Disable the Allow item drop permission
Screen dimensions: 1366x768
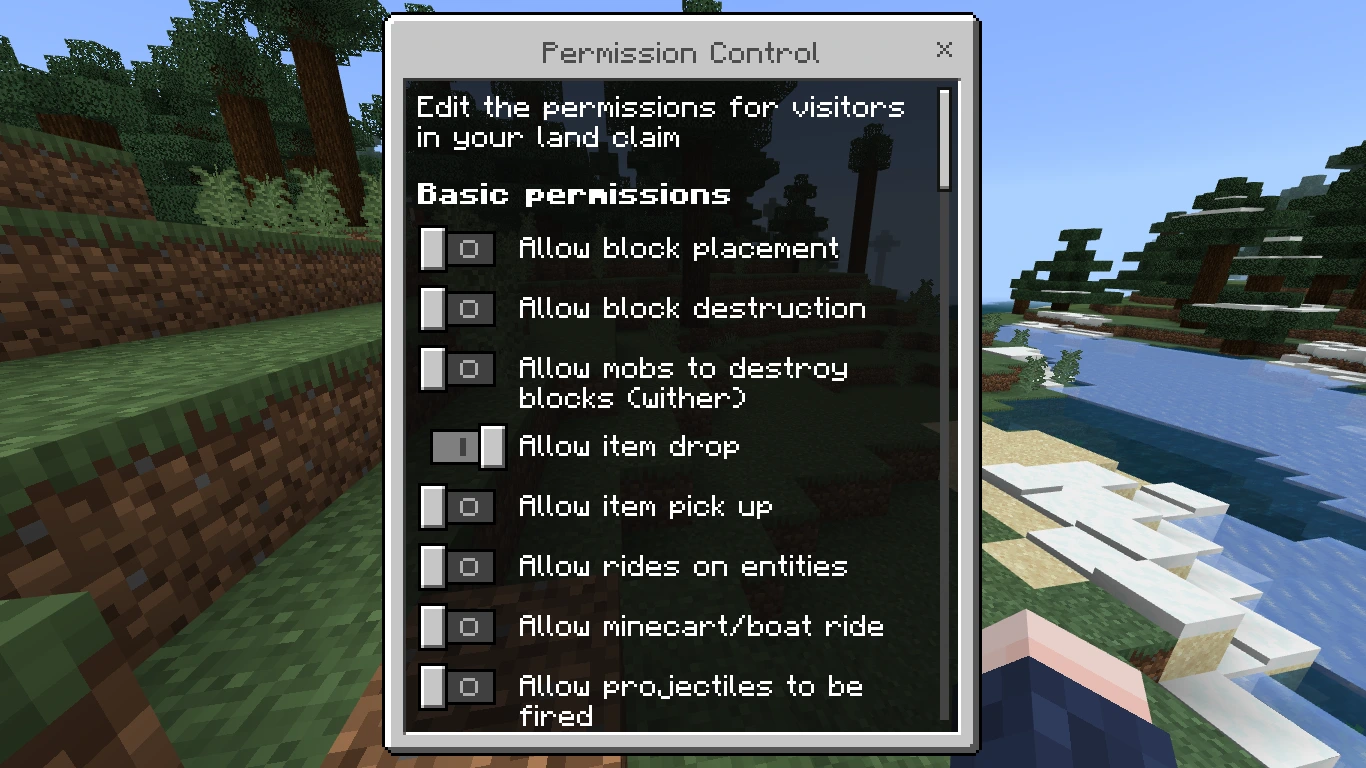coord(467,448)
